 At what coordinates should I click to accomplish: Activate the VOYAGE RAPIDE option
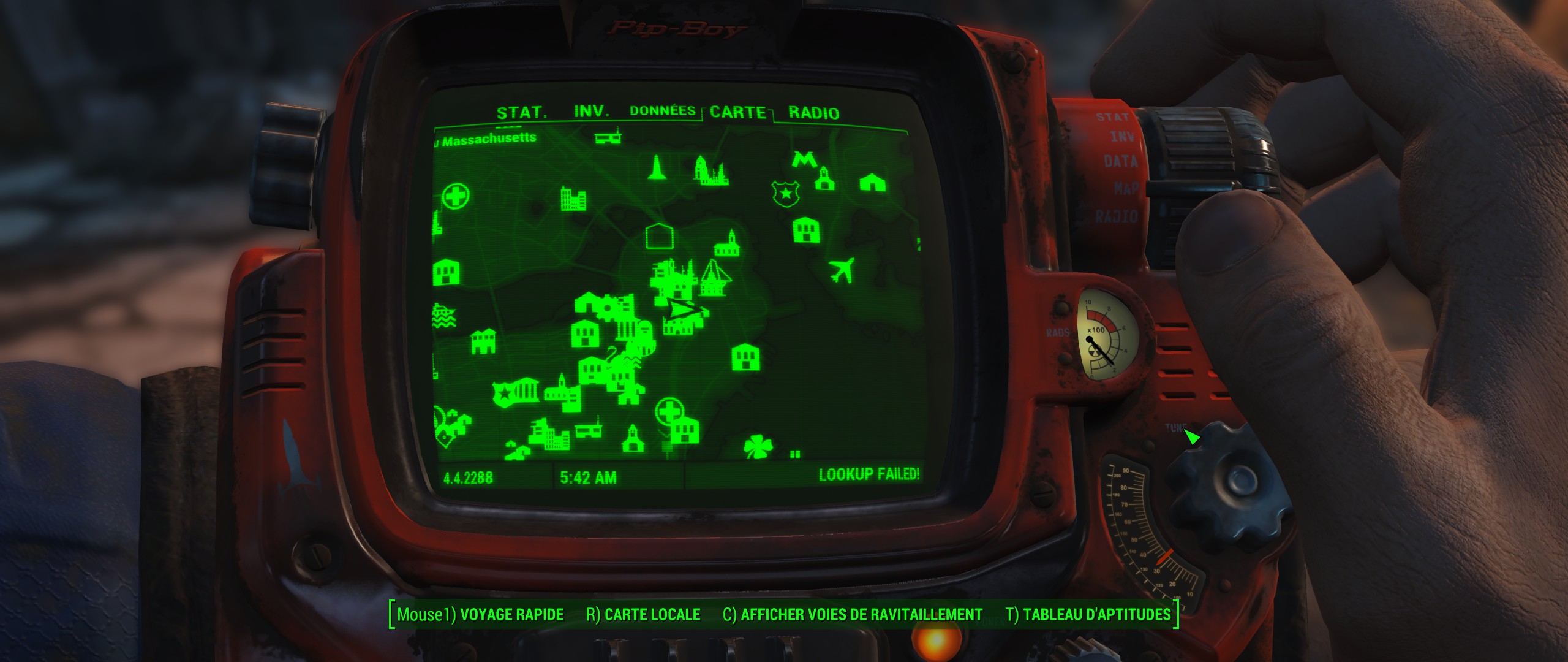point(480,615)
